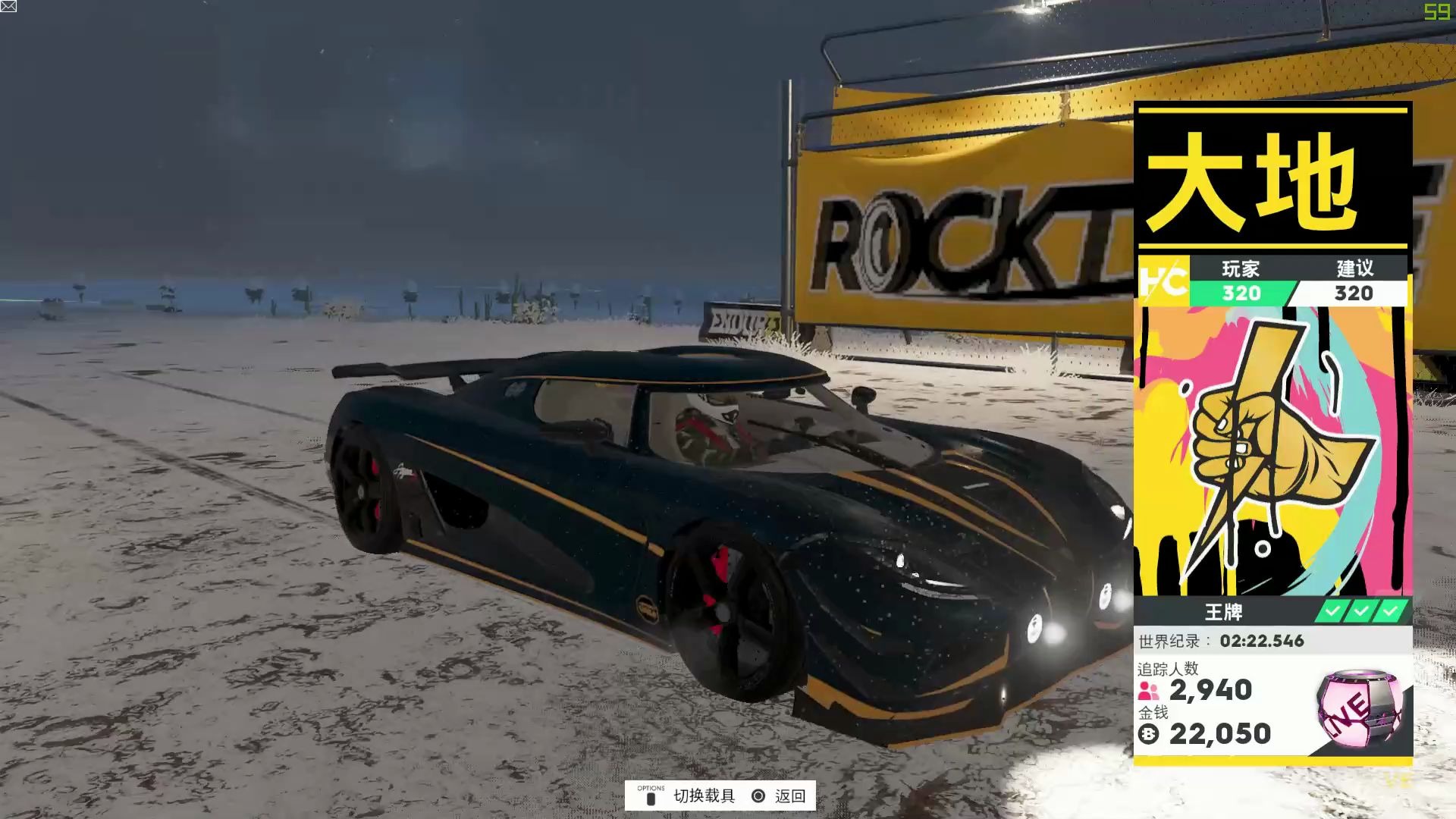Select the 大地 event card artwork
Viewport: 1456px width, 819px height.
(1272, 452)
